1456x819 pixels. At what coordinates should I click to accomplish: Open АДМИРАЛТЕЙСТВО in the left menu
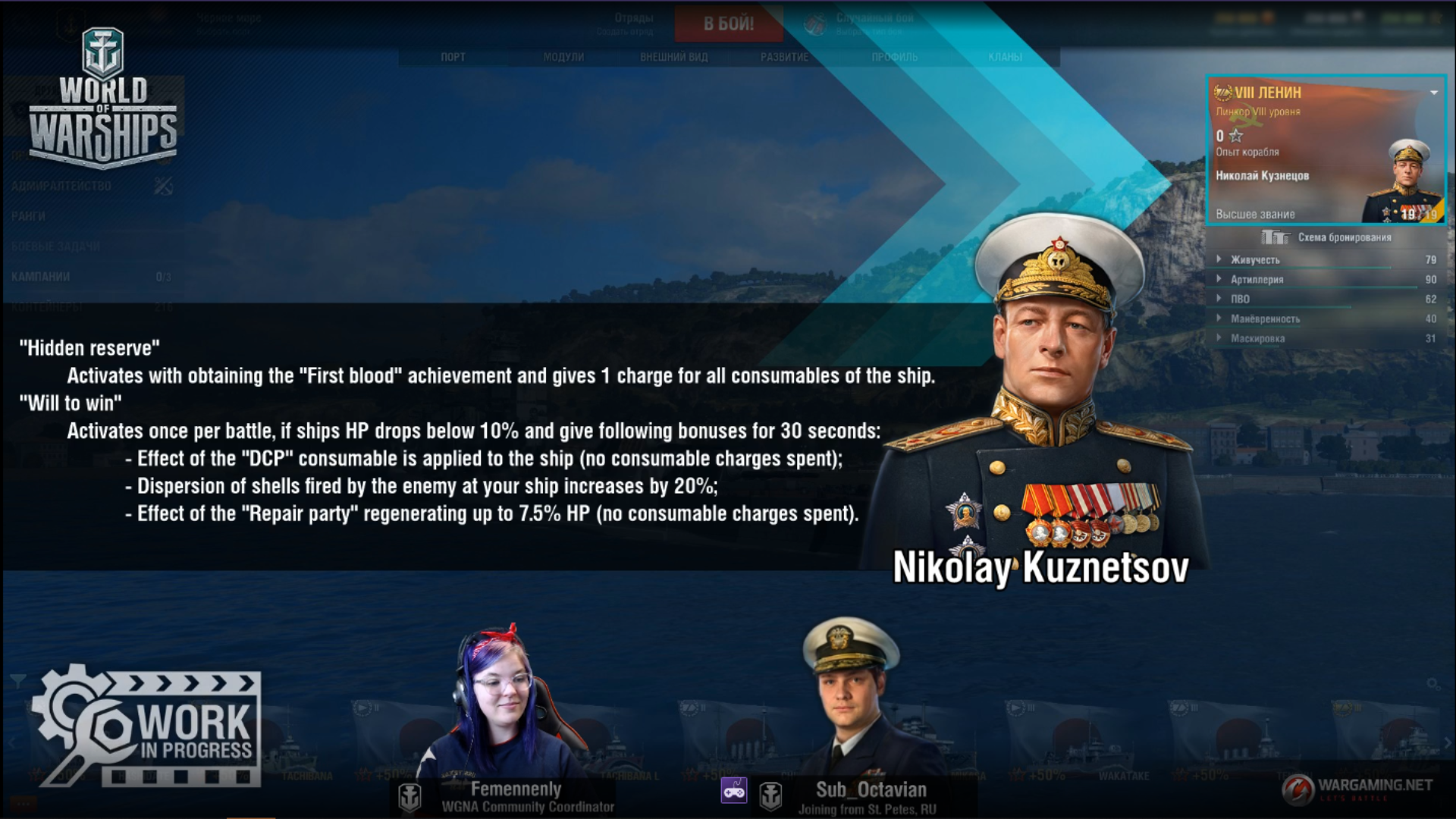61,186
